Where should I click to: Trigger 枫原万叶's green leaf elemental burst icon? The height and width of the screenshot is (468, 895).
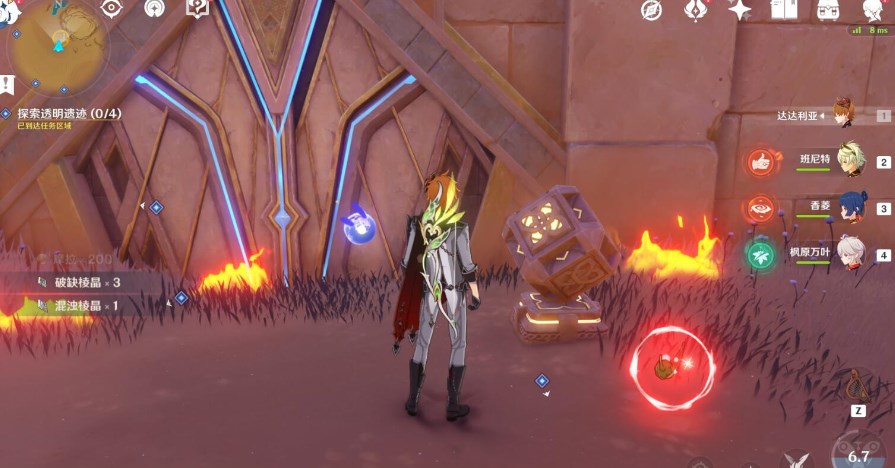coord(761,254)
